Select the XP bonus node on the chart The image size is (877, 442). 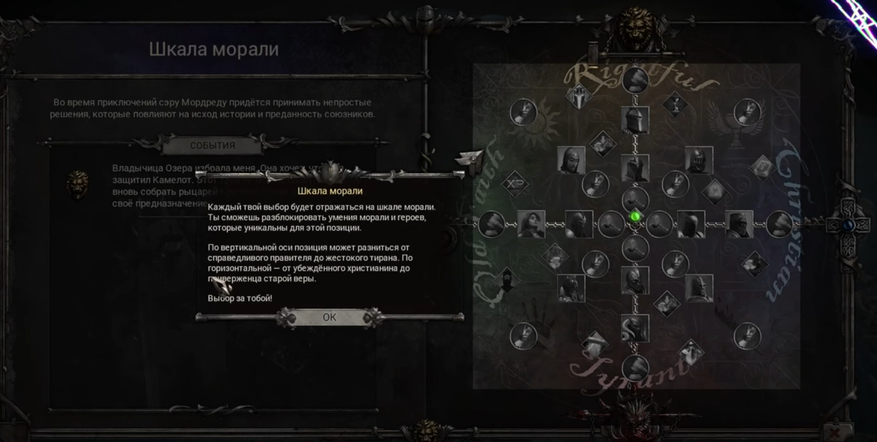pos(517,183)
